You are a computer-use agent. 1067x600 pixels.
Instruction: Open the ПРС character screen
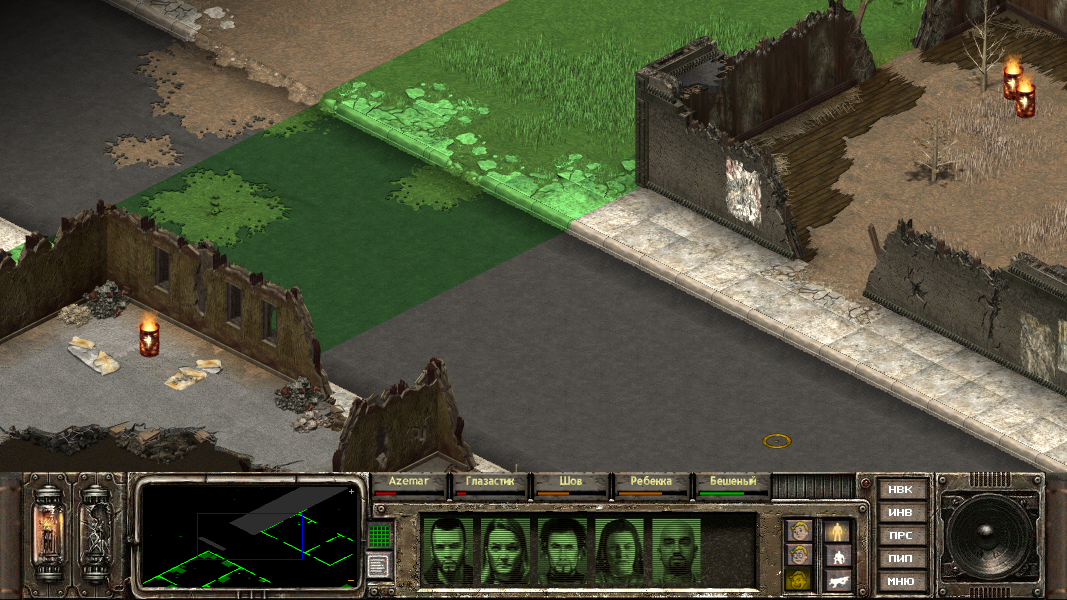[900, 536]
